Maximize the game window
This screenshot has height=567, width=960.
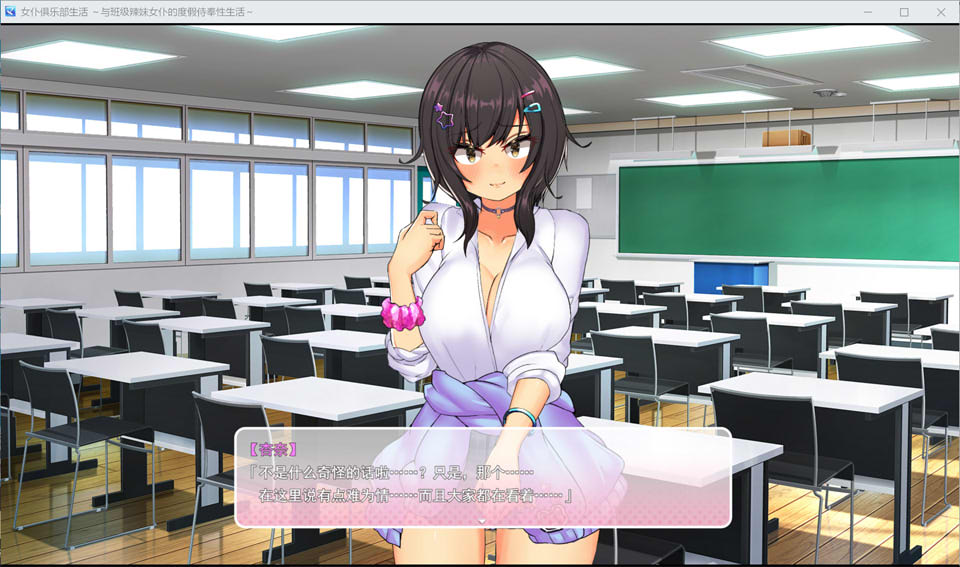(x=904, y=12)
